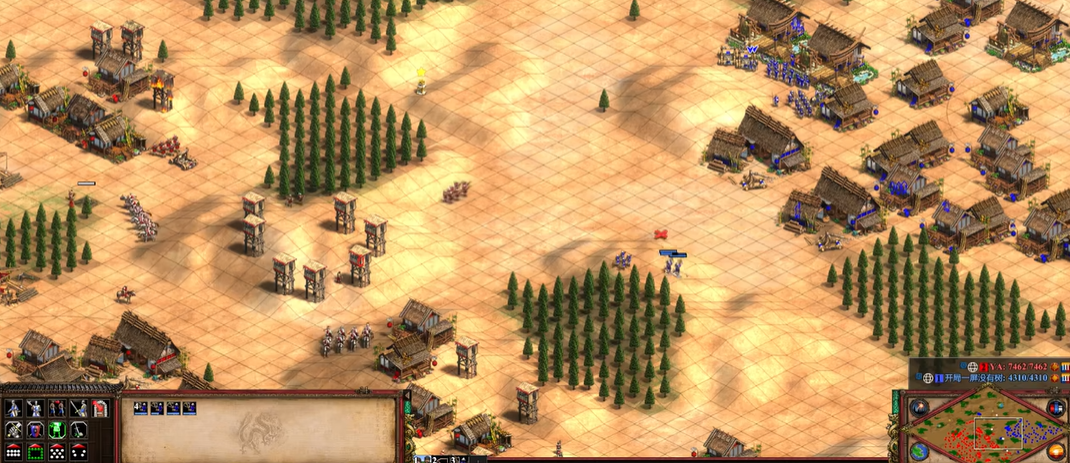Pick the flank formation with four dots

(x=78, y=451)
